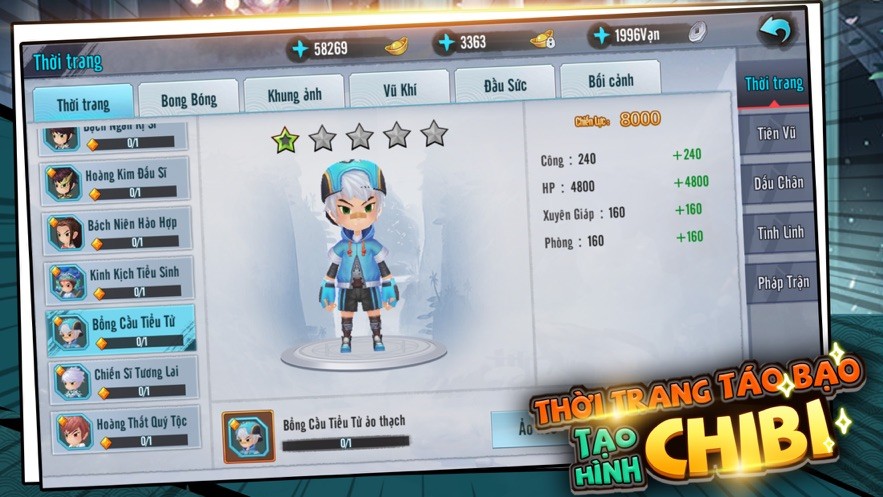883x497 pixels.
Task: Open the Khung ảnh tab
Action: (294, 96)
